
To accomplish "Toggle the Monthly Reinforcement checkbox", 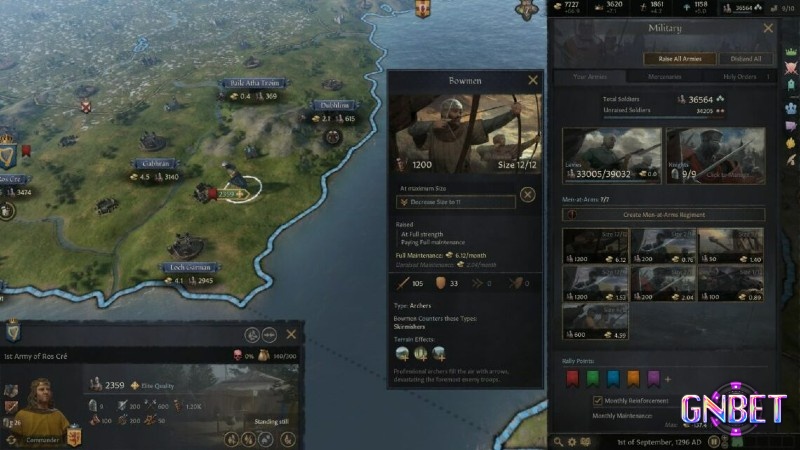I will point(598,400).
